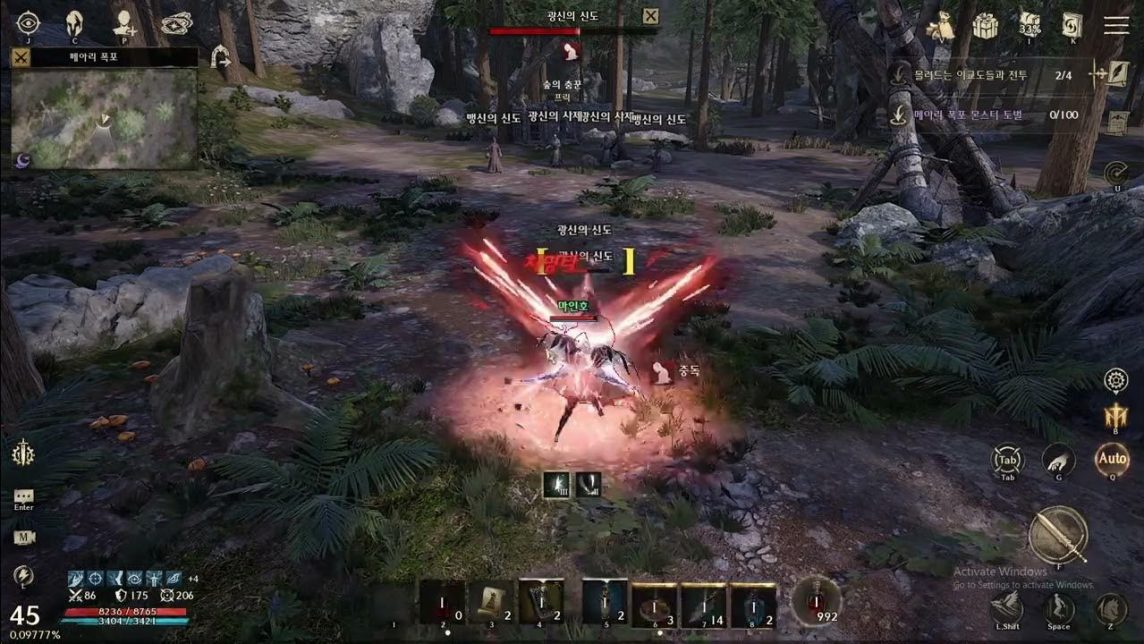Open the helmet character equipment icon

(74, 24)
